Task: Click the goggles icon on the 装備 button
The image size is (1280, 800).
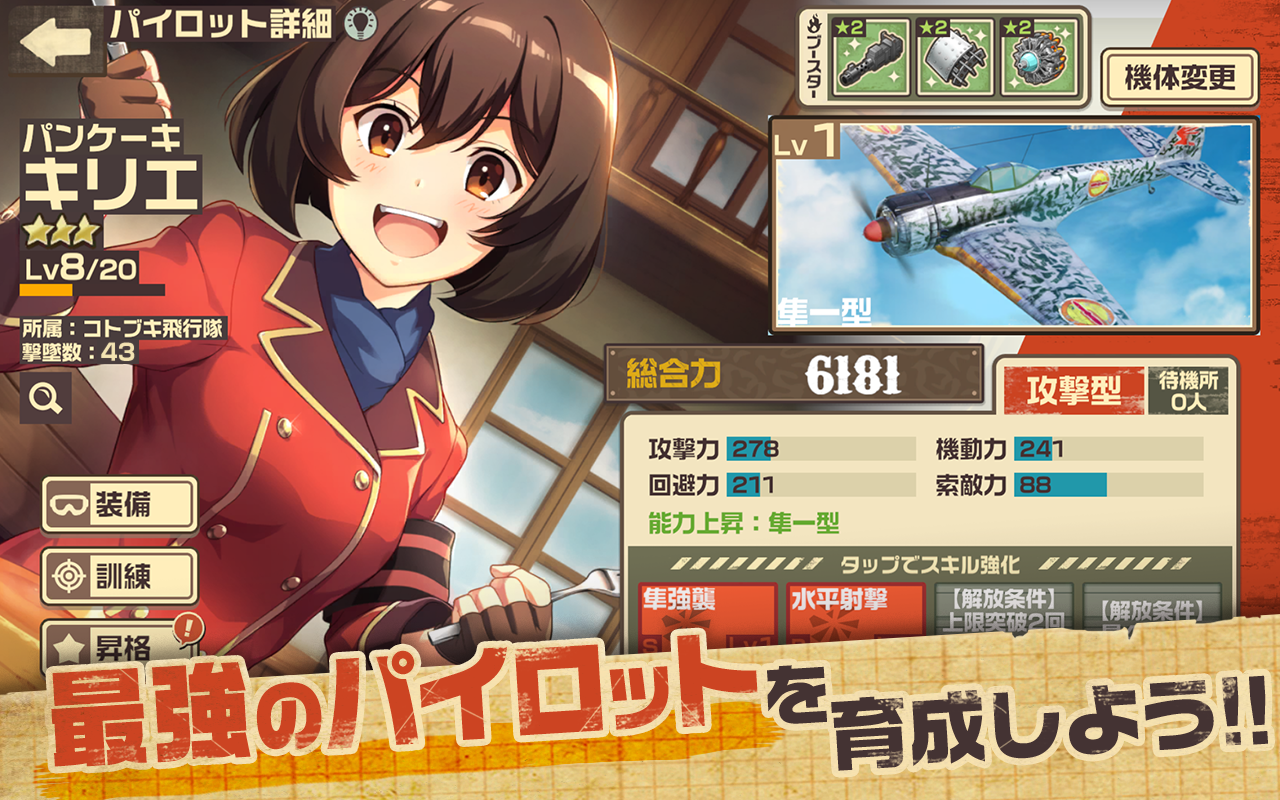Action: (67, 505)
